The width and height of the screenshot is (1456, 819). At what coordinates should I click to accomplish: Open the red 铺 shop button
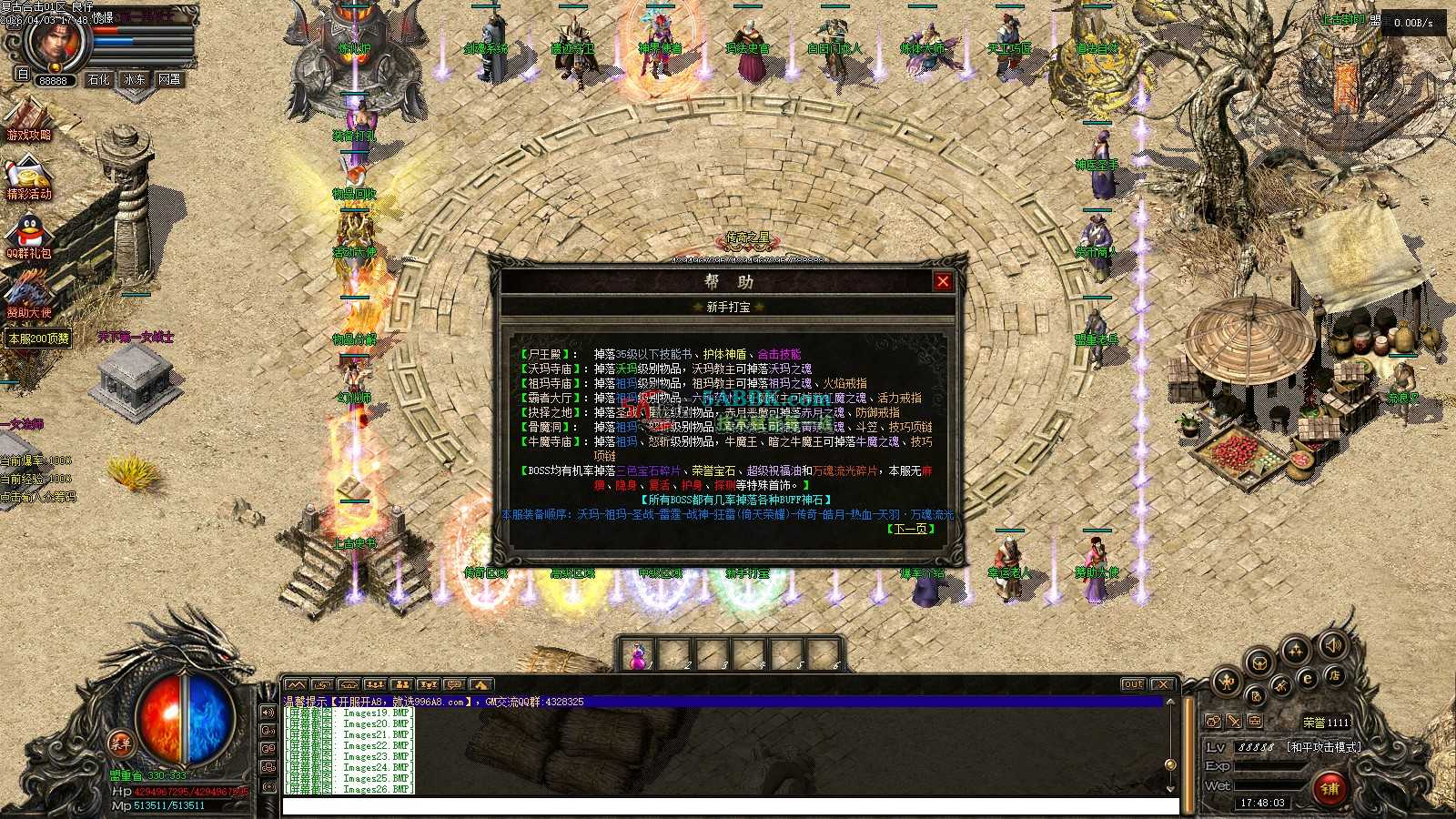[1330, 788]
